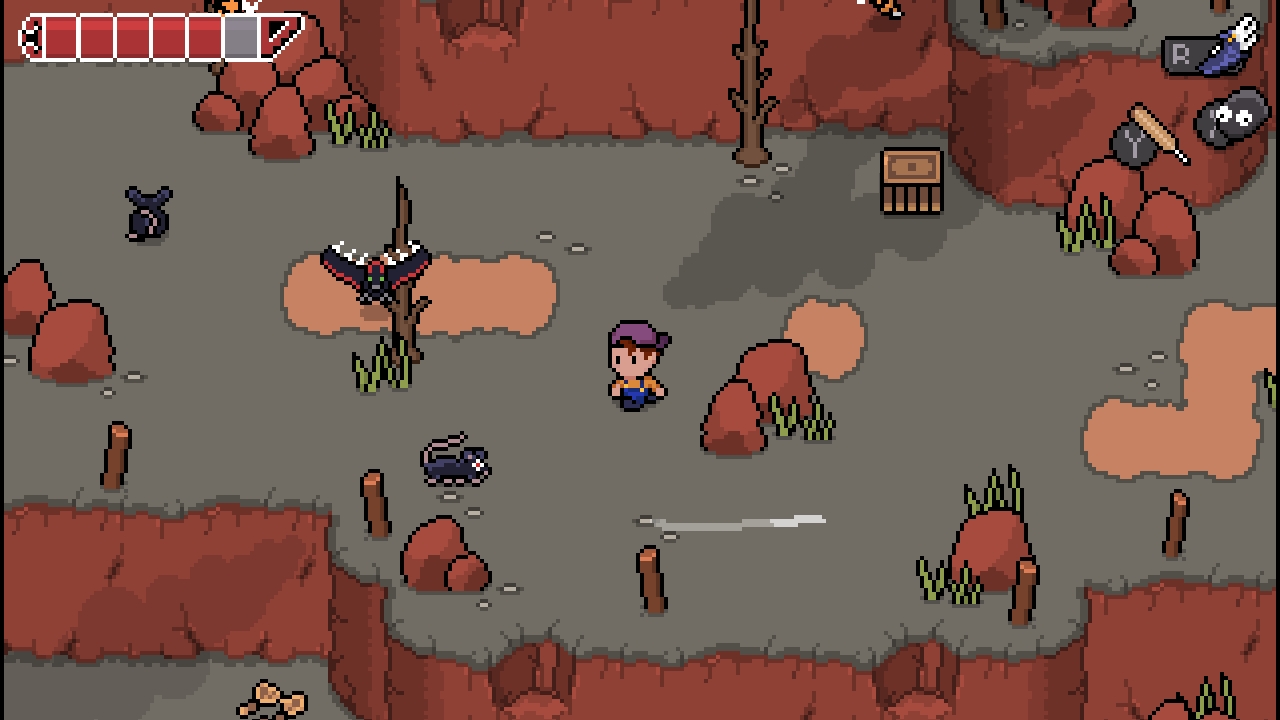The width and height of the screenshot is (1280, 720).
Task: Click the wooden stump post at bottom center
Action: (x=648, y=580)
